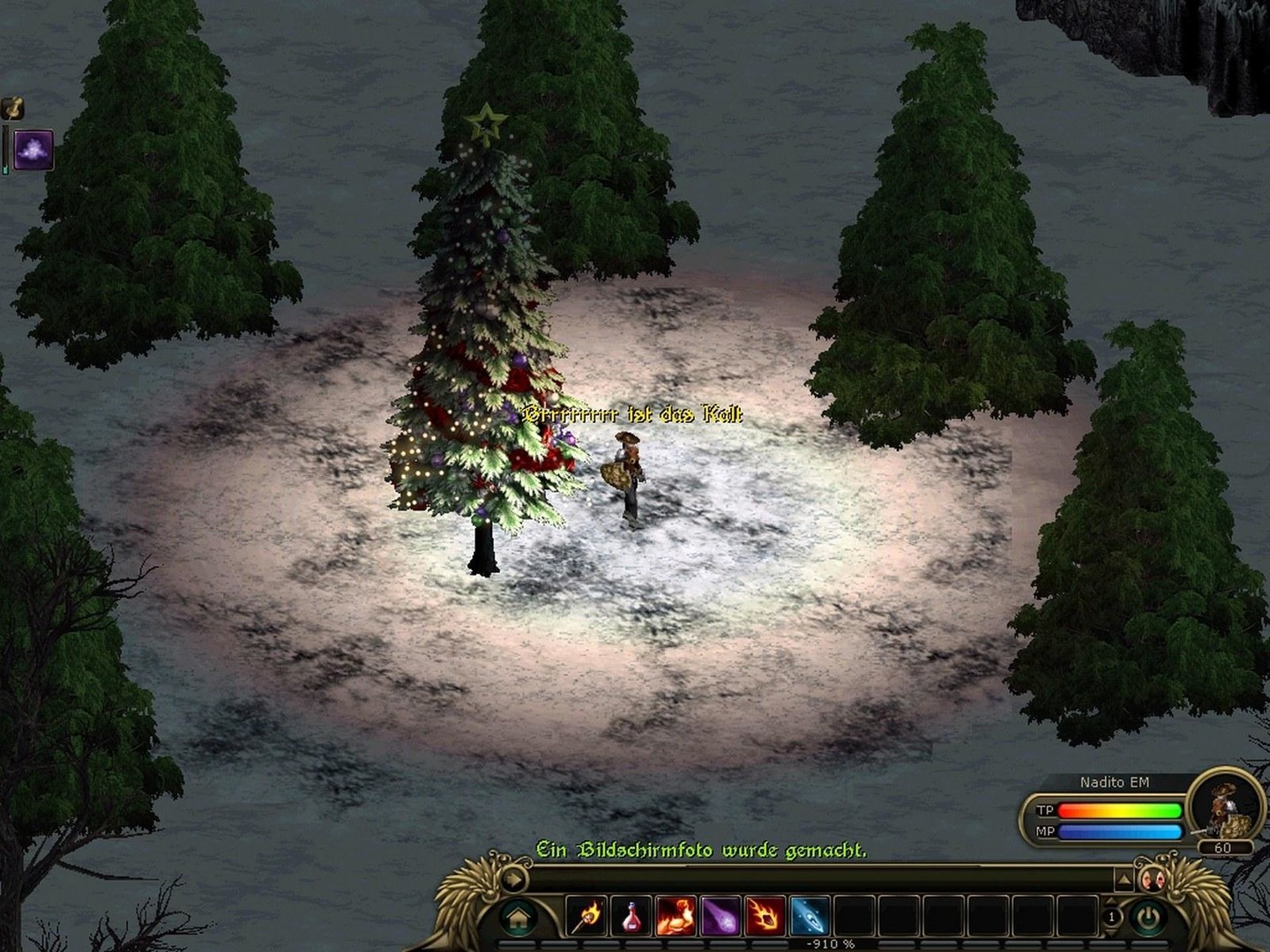Click the home icon on the action bar
This screenshot has width=1270, height=952.
pyautogui.click(x=519, y=917)
